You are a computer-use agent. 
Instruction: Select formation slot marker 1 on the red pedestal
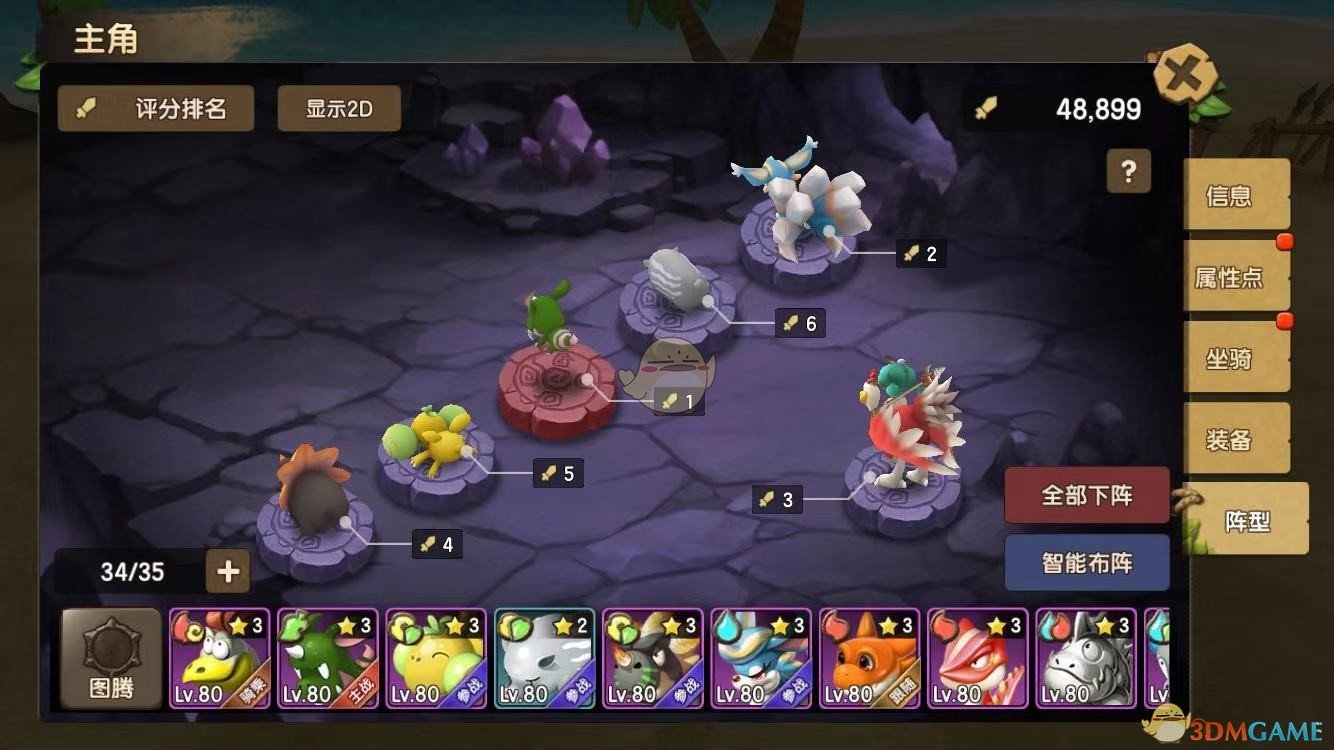679,402
